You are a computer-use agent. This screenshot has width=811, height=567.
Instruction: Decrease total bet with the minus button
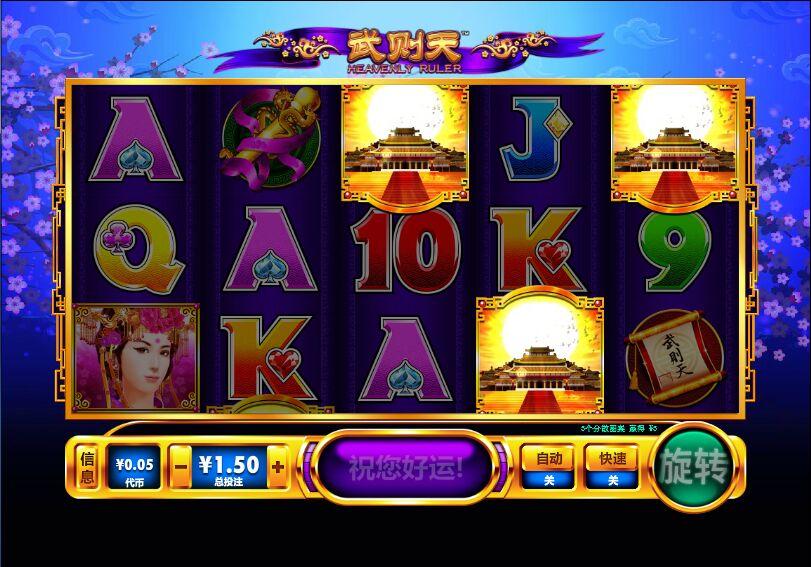(x=180, y=466)
